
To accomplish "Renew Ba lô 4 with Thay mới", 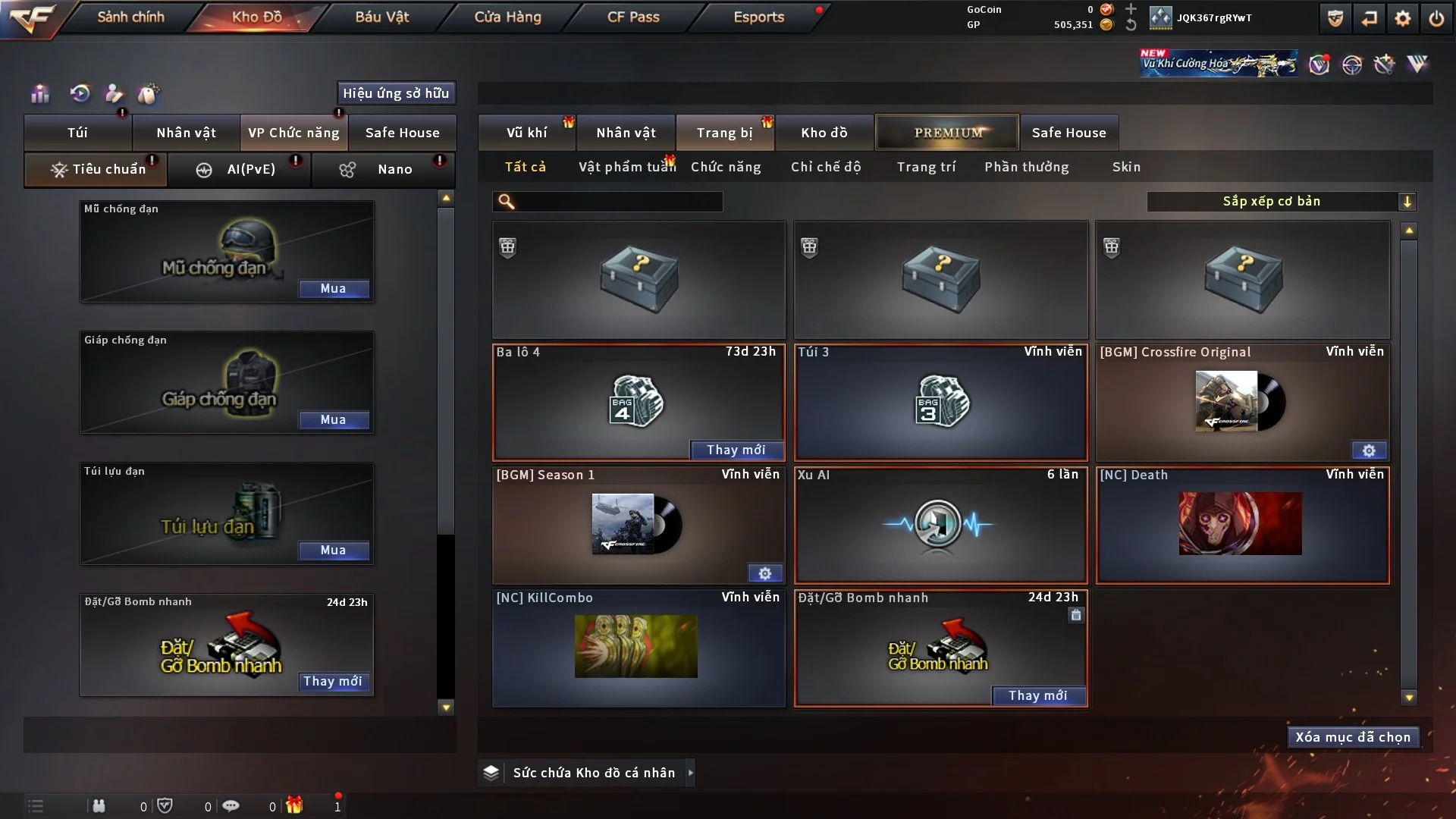I will pos(736,450).
